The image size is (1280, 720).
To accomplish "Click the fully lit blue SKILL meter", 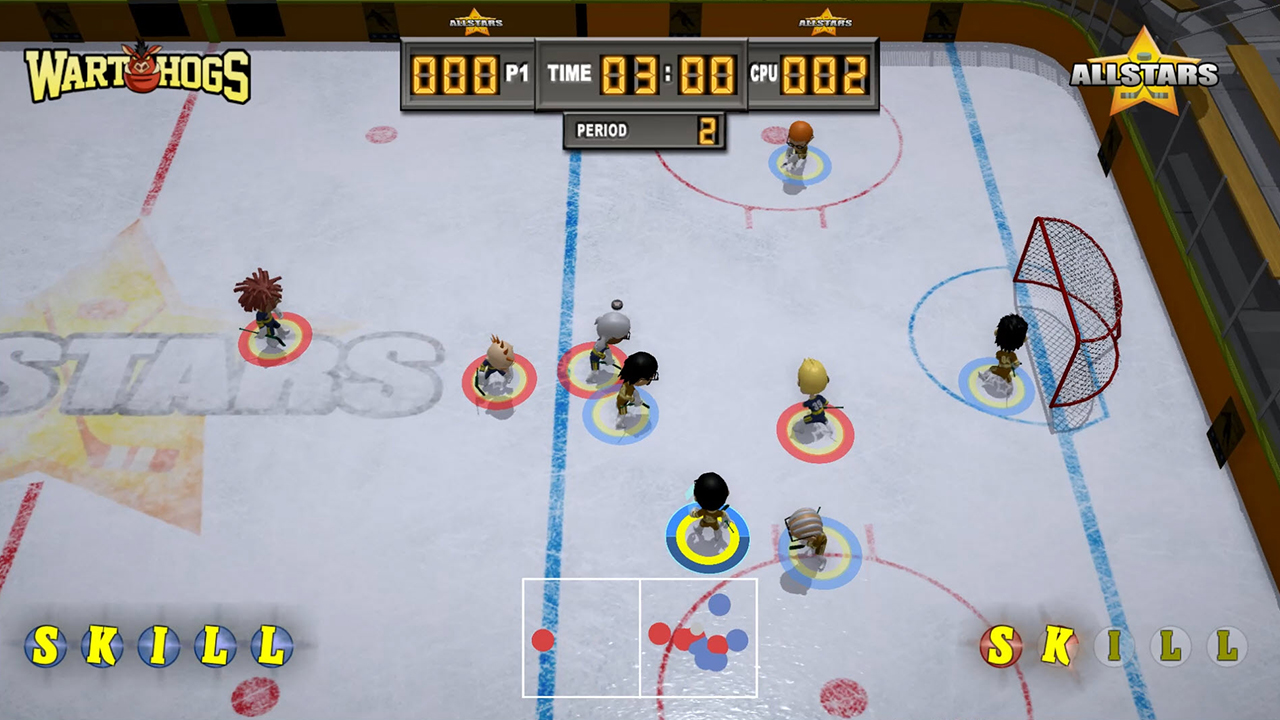I will tap(158, 646).
